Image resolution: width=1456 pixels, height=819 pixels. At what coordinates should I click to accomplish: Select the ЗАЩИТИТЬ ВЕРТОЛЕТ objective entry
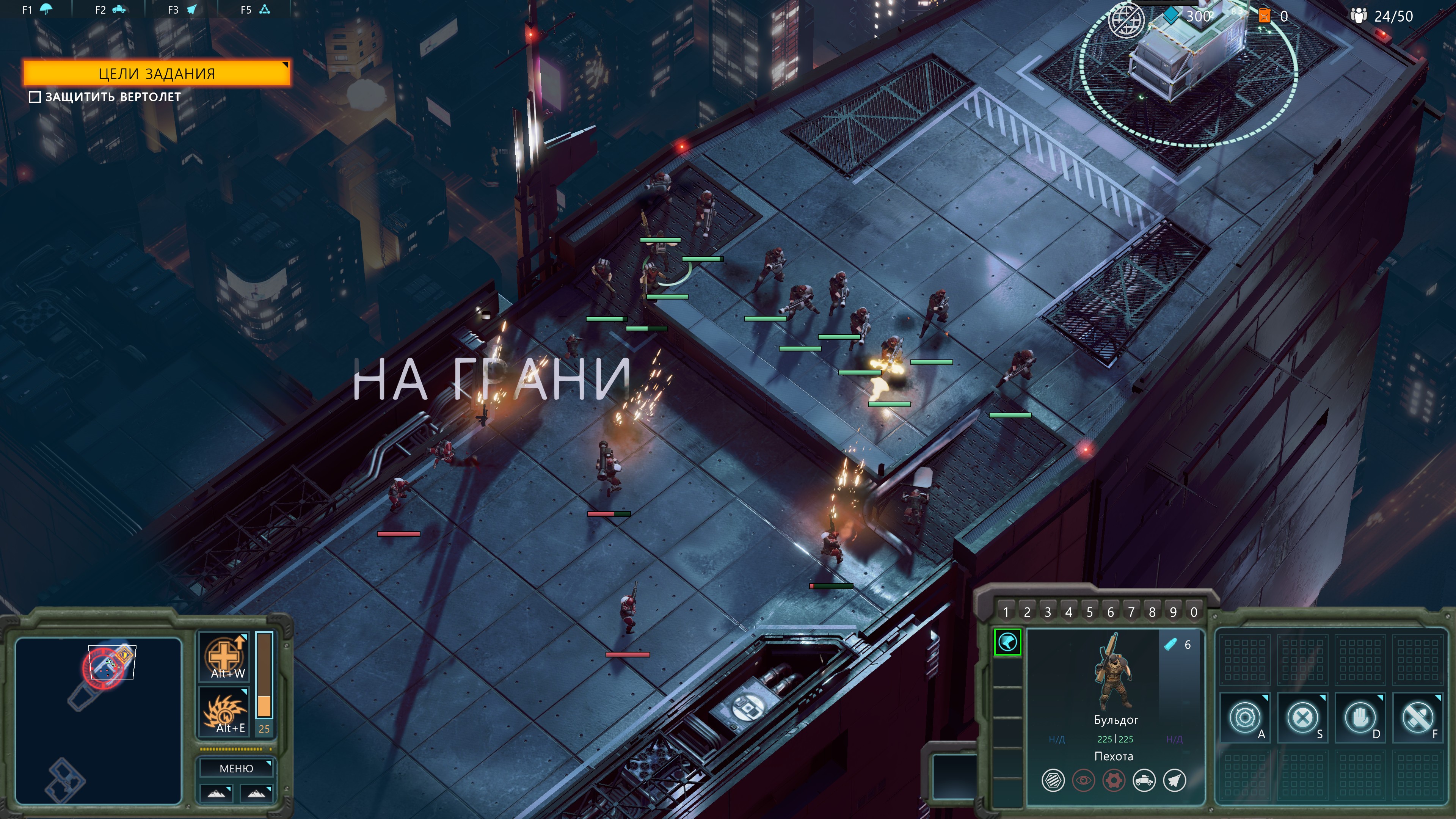(113, 97)
